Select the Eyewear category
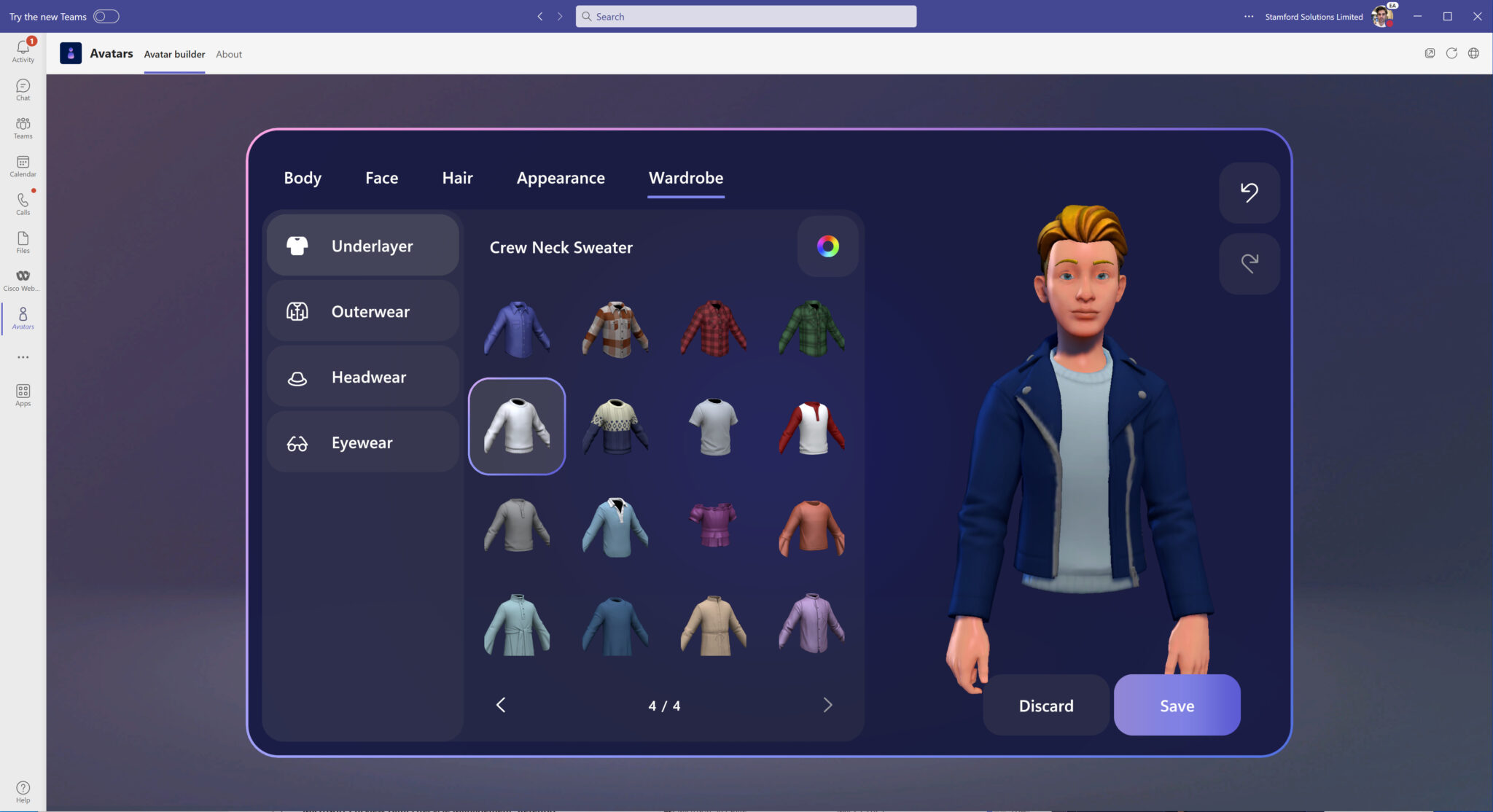 (362, 442)
